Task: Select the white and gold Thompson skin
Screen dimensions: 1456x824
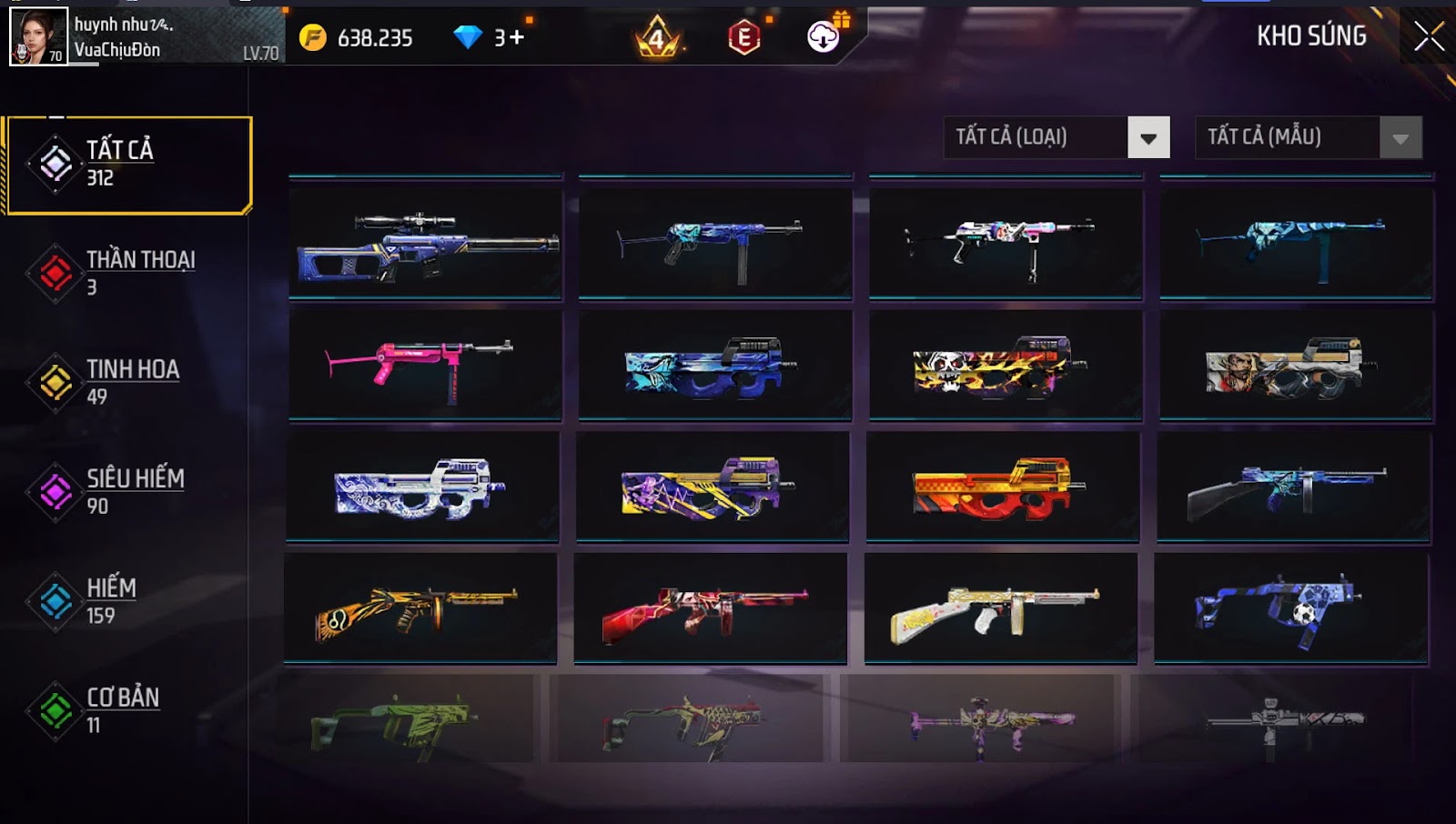Action: 1000,608
